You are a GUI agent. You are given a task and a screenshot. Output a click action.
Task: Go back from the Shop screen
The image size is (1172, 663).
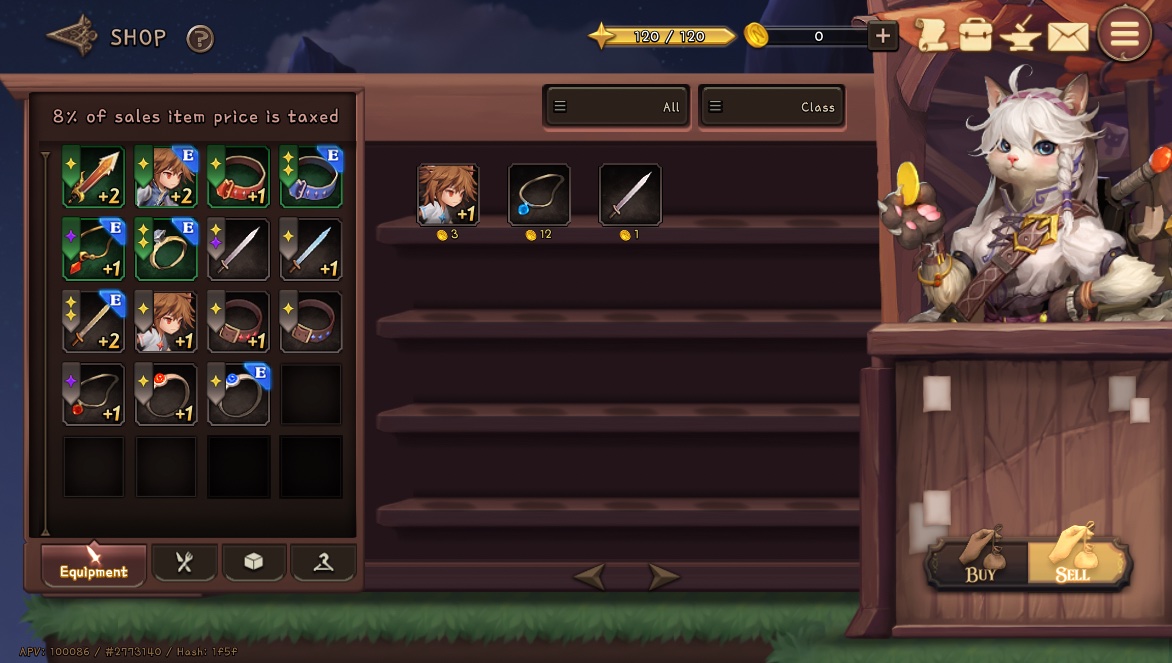tap(72, 37)
